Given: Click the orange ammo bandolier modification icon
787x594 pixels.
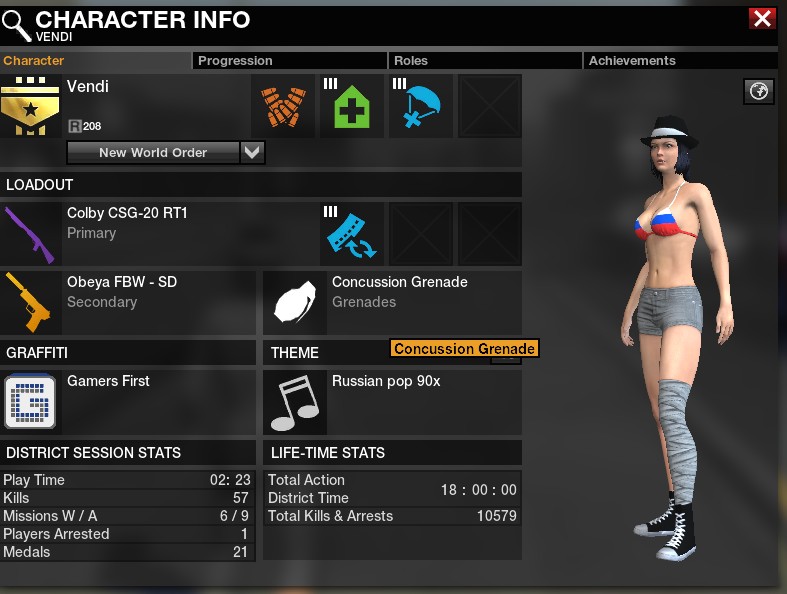Looking at the screenshot, I should 283,106.
